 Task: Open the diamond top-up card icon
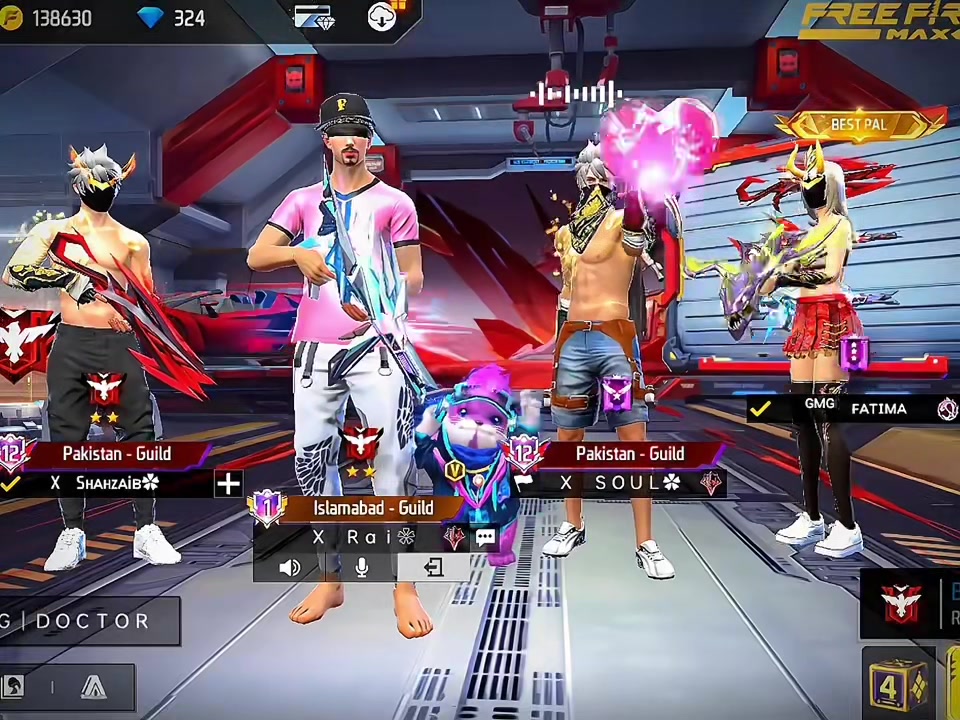click(314, 17)
